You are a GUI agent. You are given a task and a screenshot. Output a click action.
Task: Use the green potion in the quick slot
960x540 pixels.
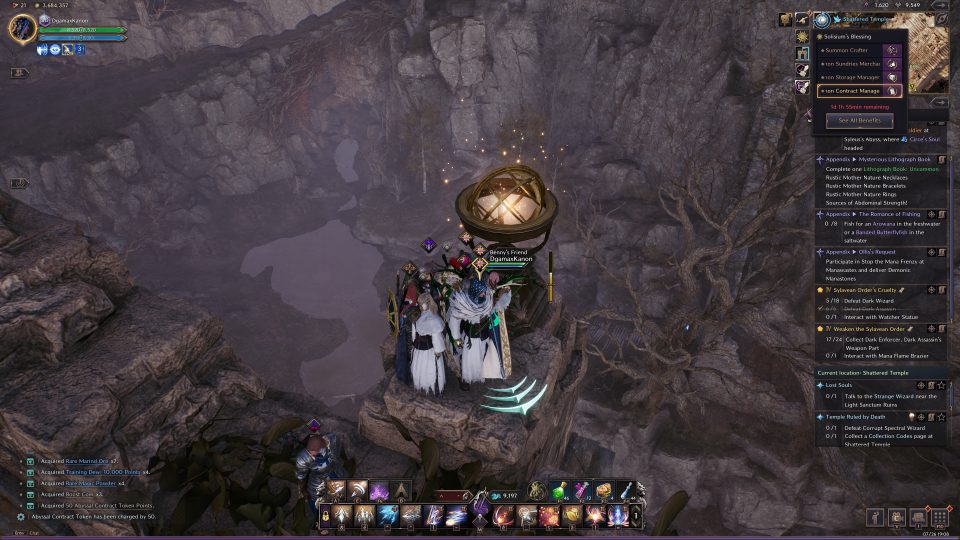[558, 490]
